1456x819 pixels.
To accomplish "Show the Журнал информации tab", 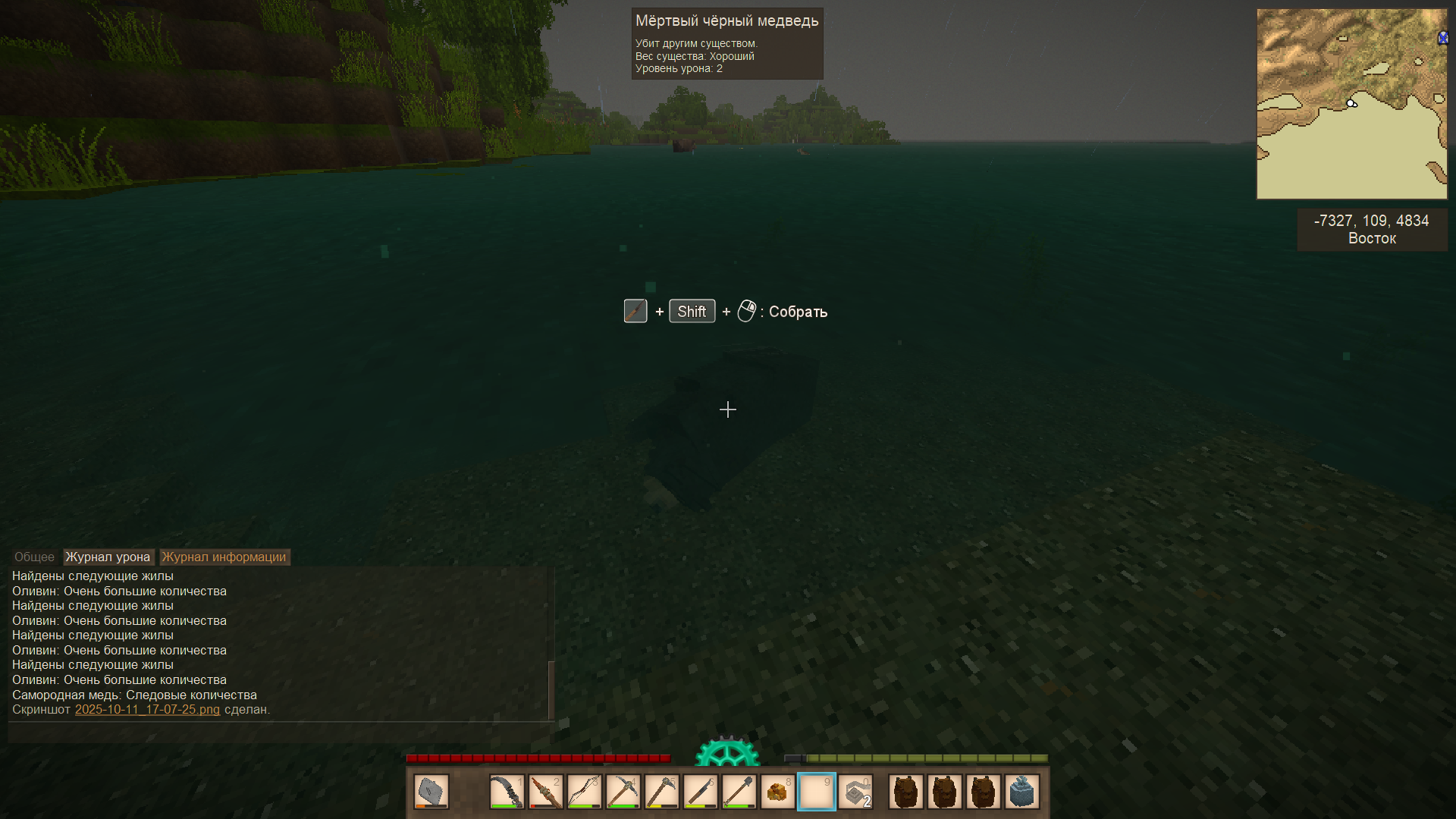I will click(x=224, y=557).
